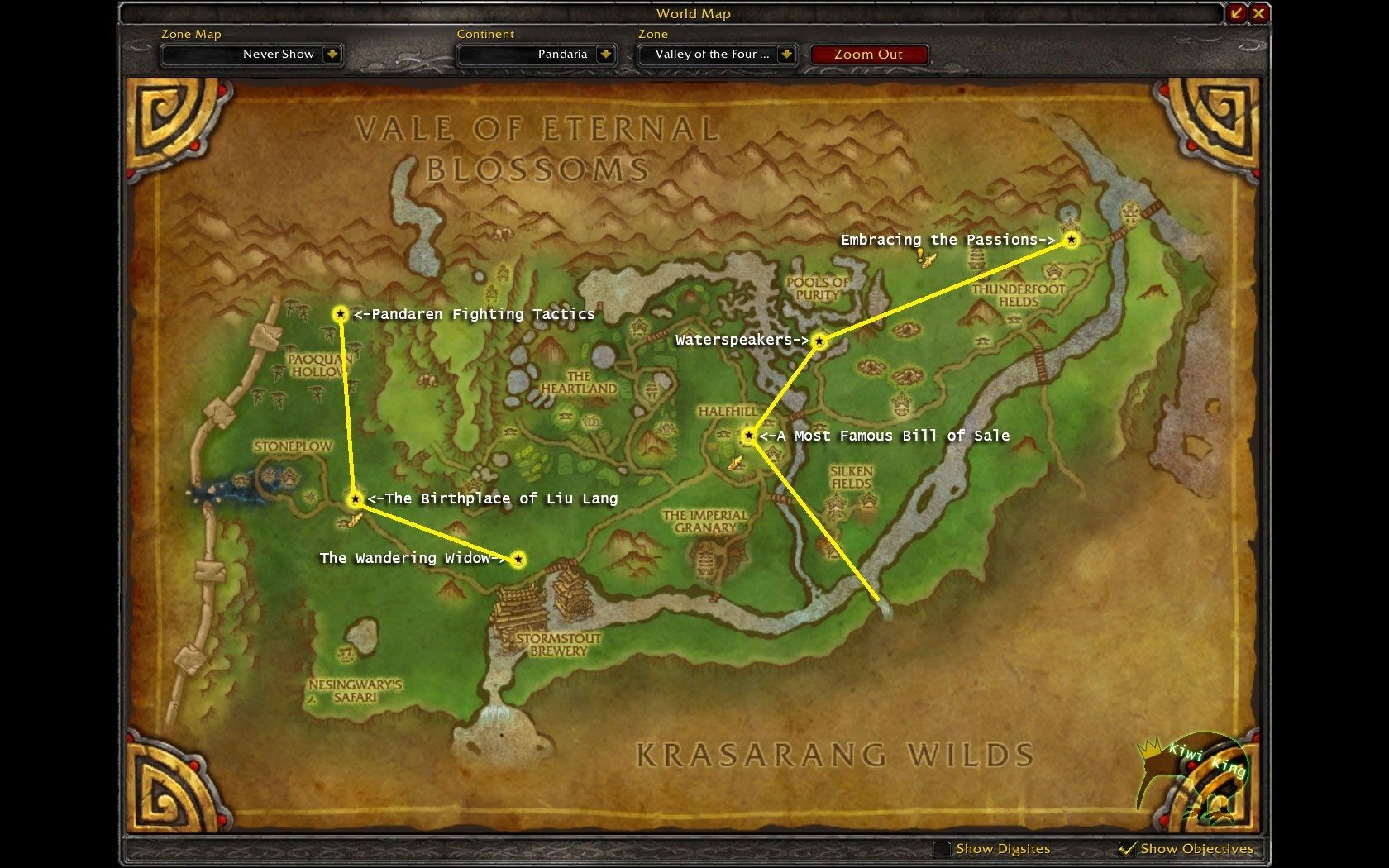The width and height of the screenshot is (1389, 868).
Task: Click the Pandaren Fighting Tactics star marker
Action: pyautogui.click(x=340, y=314)
